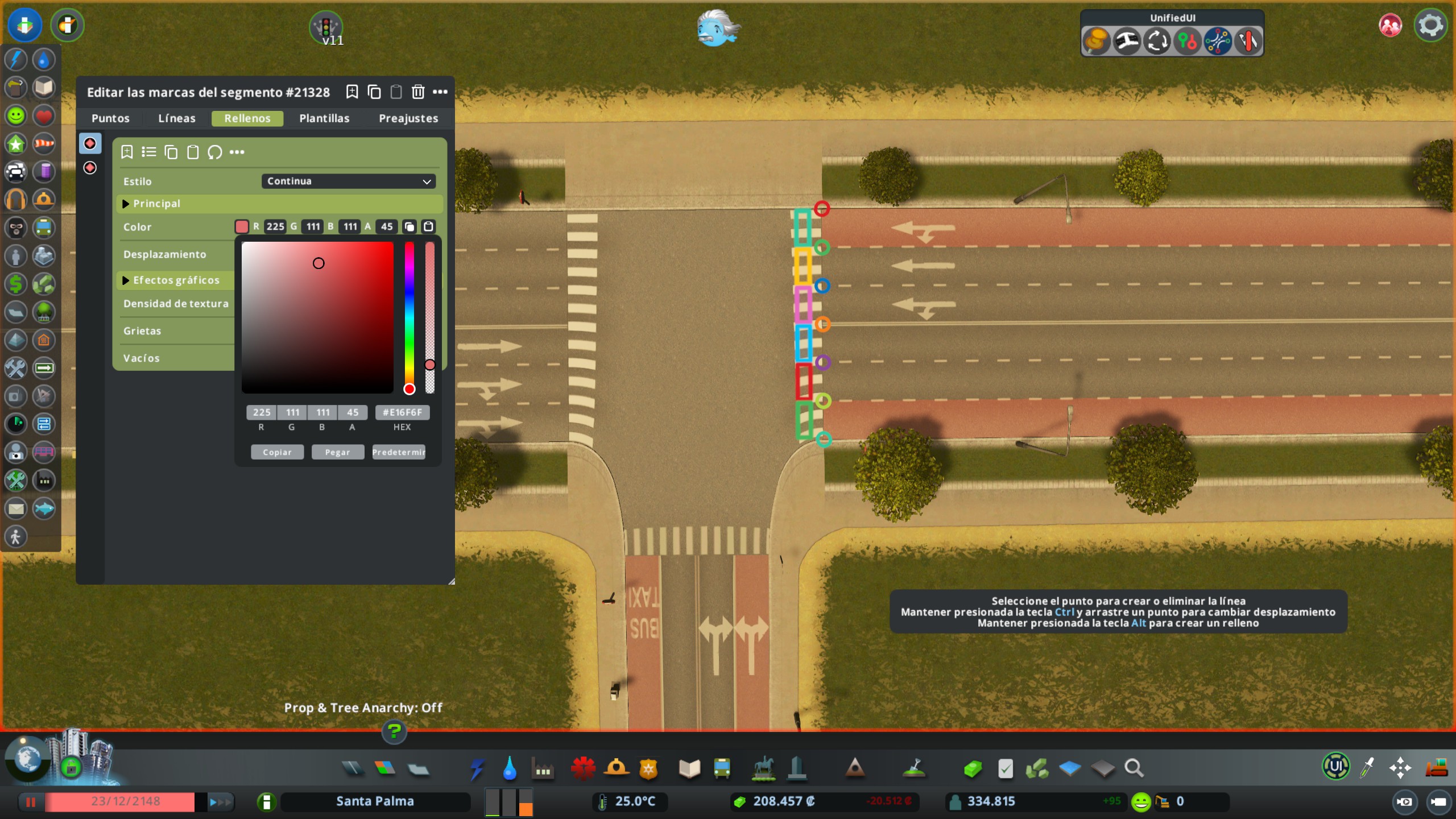Select the first Intersection Marking icon in UnifiedUI
This screenshot has height=819, width=1456.
click(1095, 41)
